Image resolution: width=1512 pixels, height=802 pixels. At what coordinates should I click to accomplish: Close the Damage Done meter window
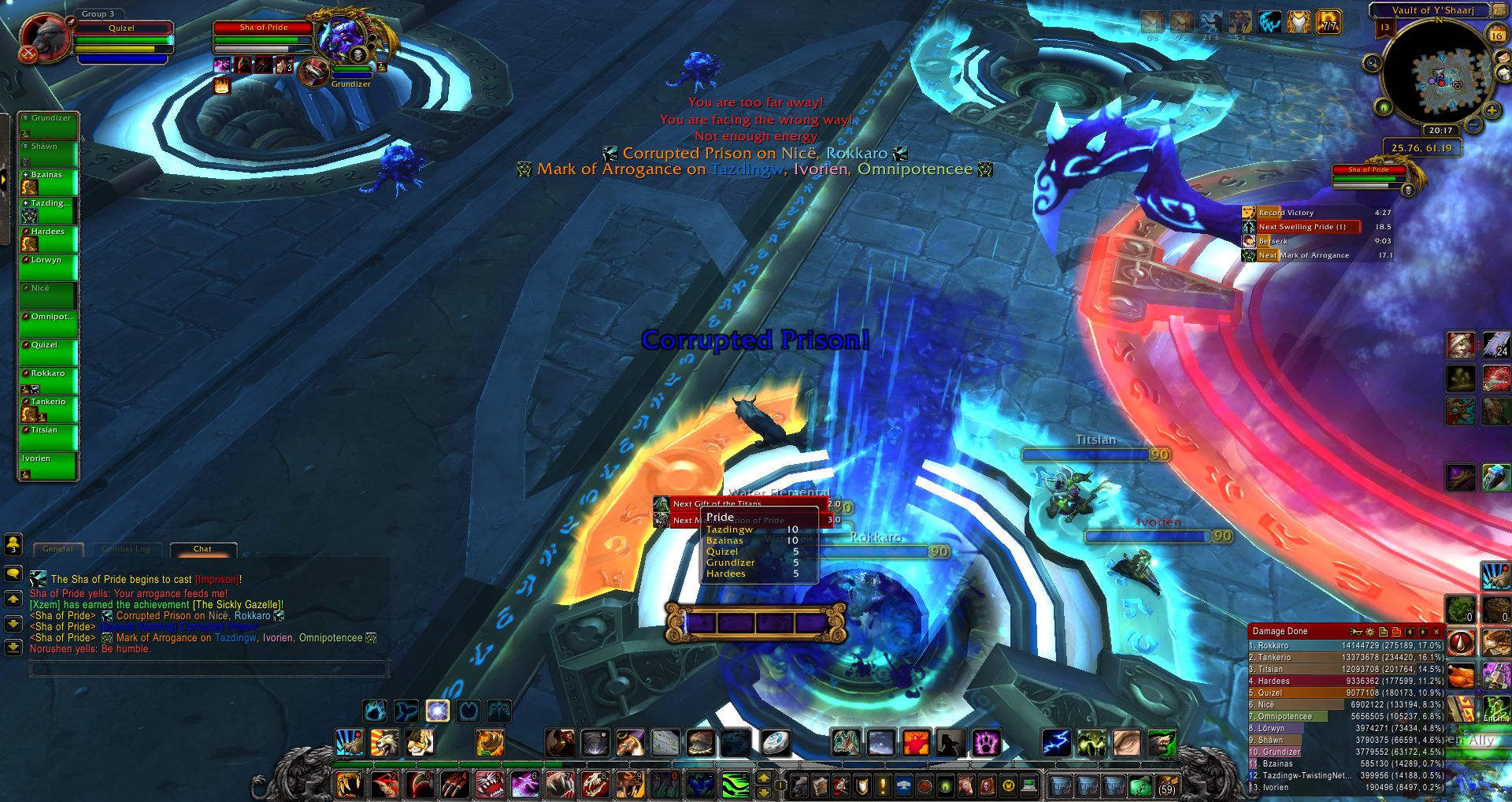(1436, 632)
